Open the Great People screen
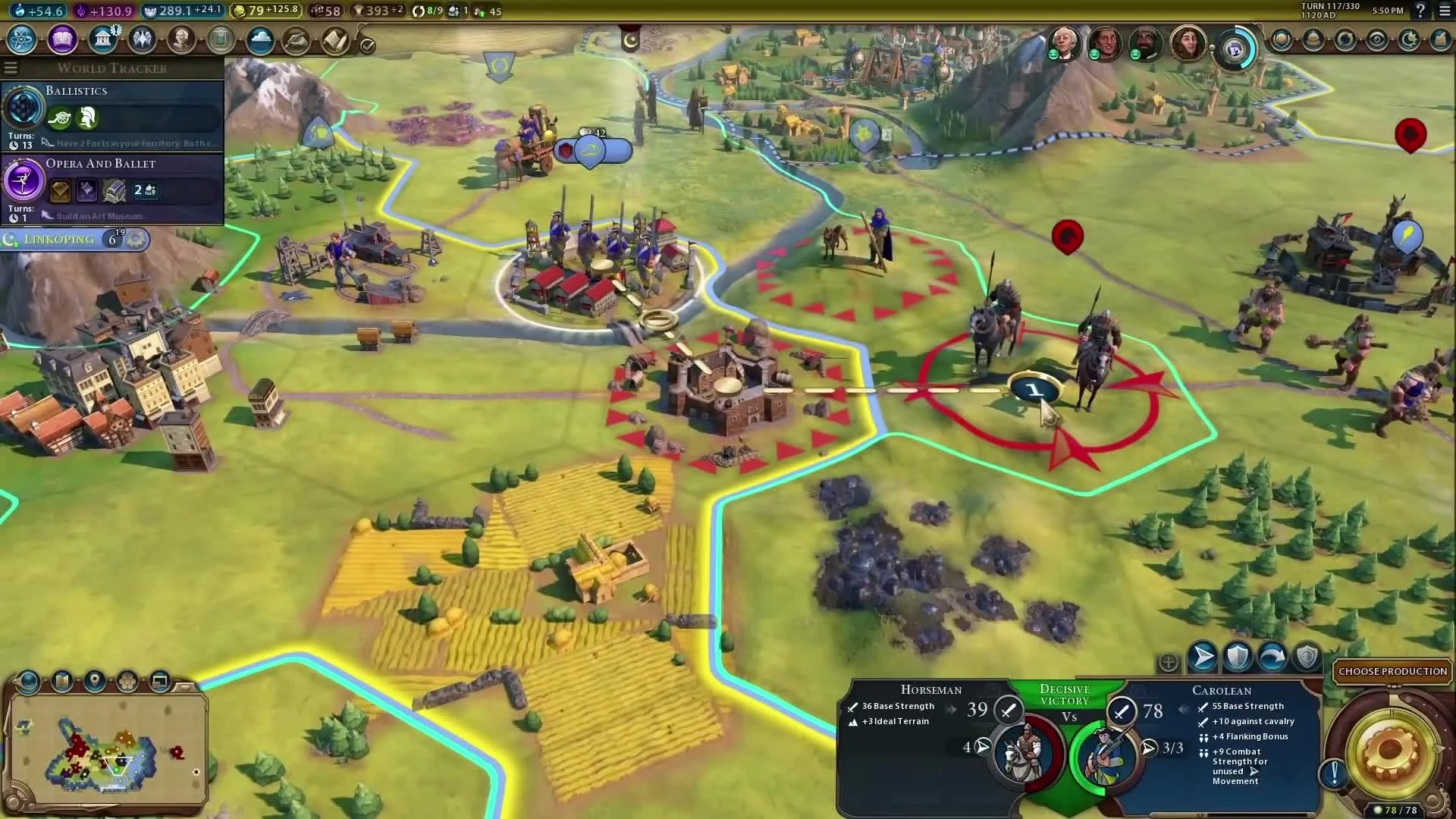This screenshot has height=819, width=1456. pos(182,39)
